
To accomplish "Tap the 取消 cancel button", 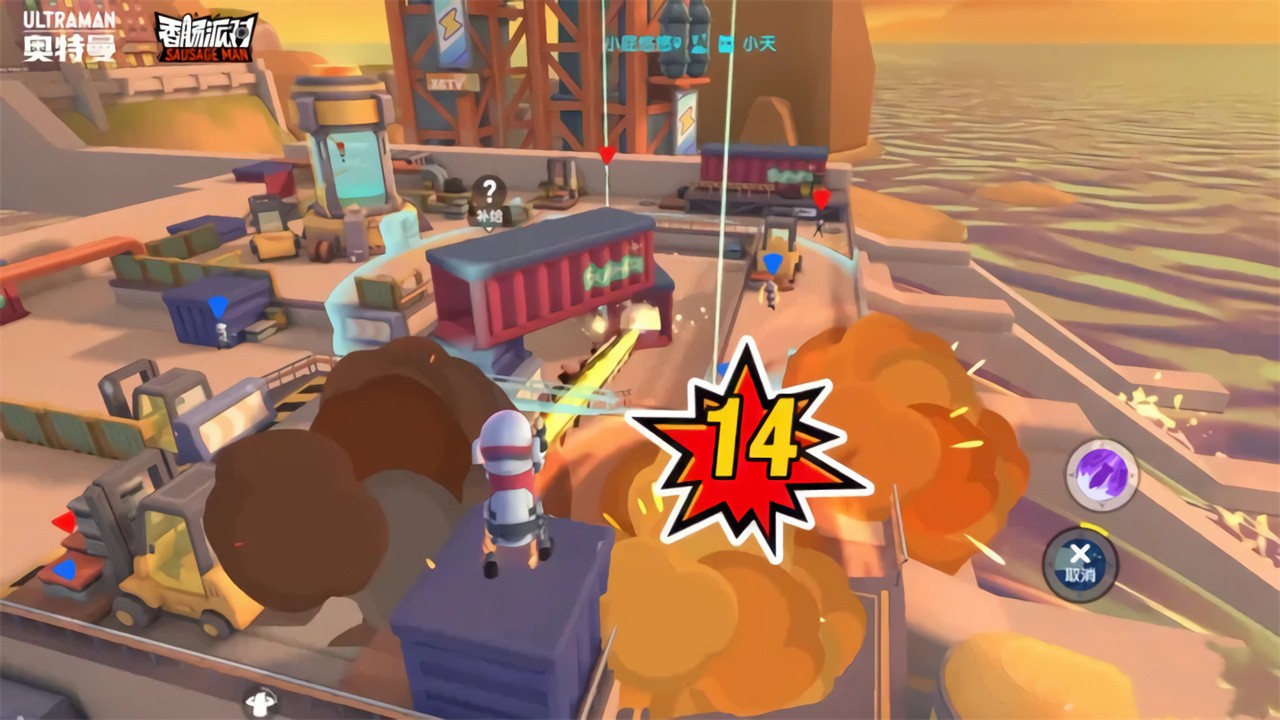I will pyautogui.click(x=1080, y=564).
